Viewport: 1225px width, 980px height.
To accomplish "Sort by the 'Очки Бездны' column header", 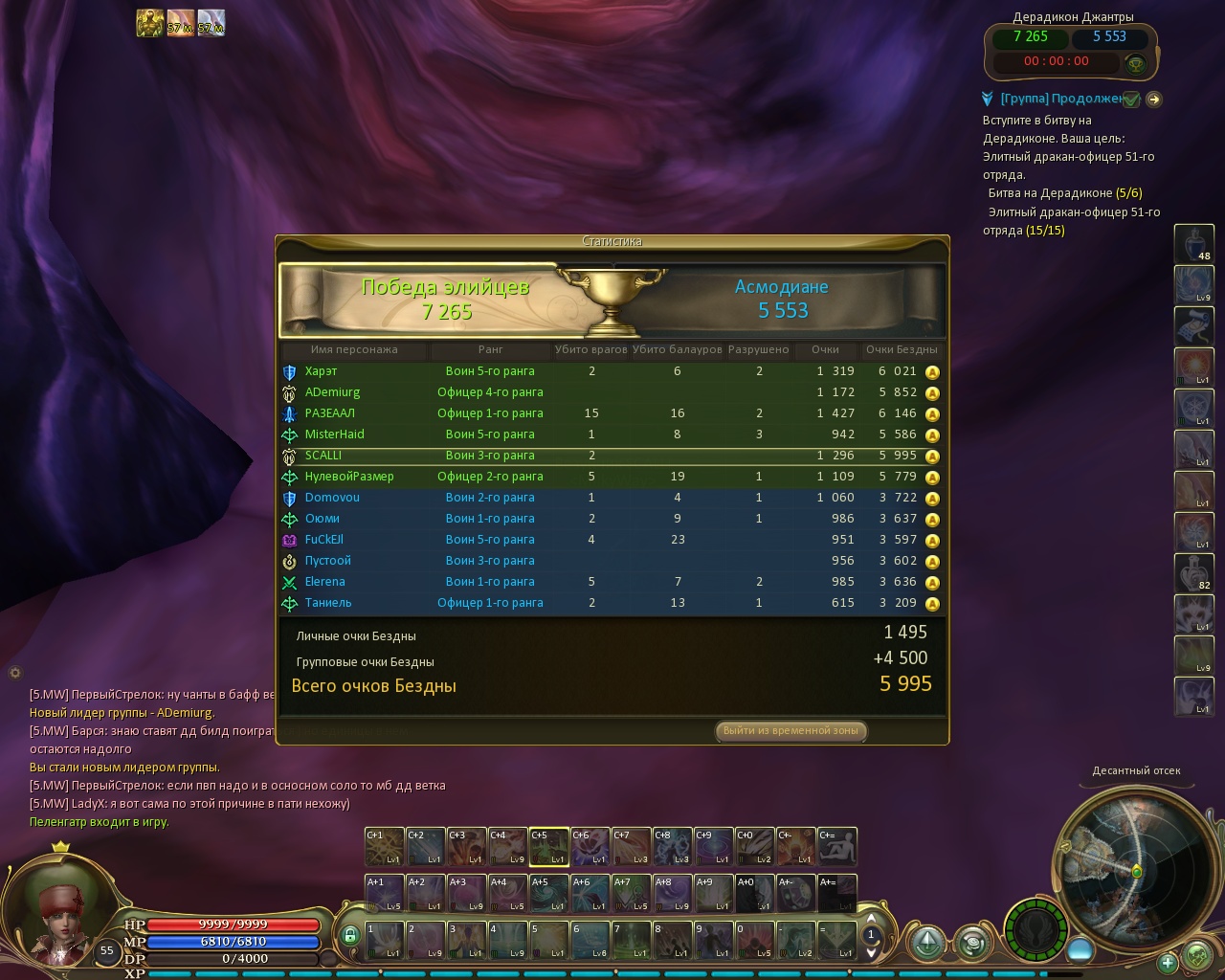I will pos(901,349).
